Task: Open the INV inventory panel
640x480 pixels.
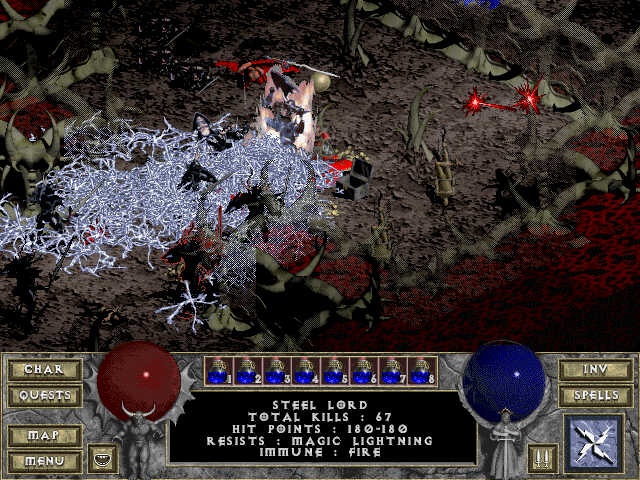Action: coord(595,369)
